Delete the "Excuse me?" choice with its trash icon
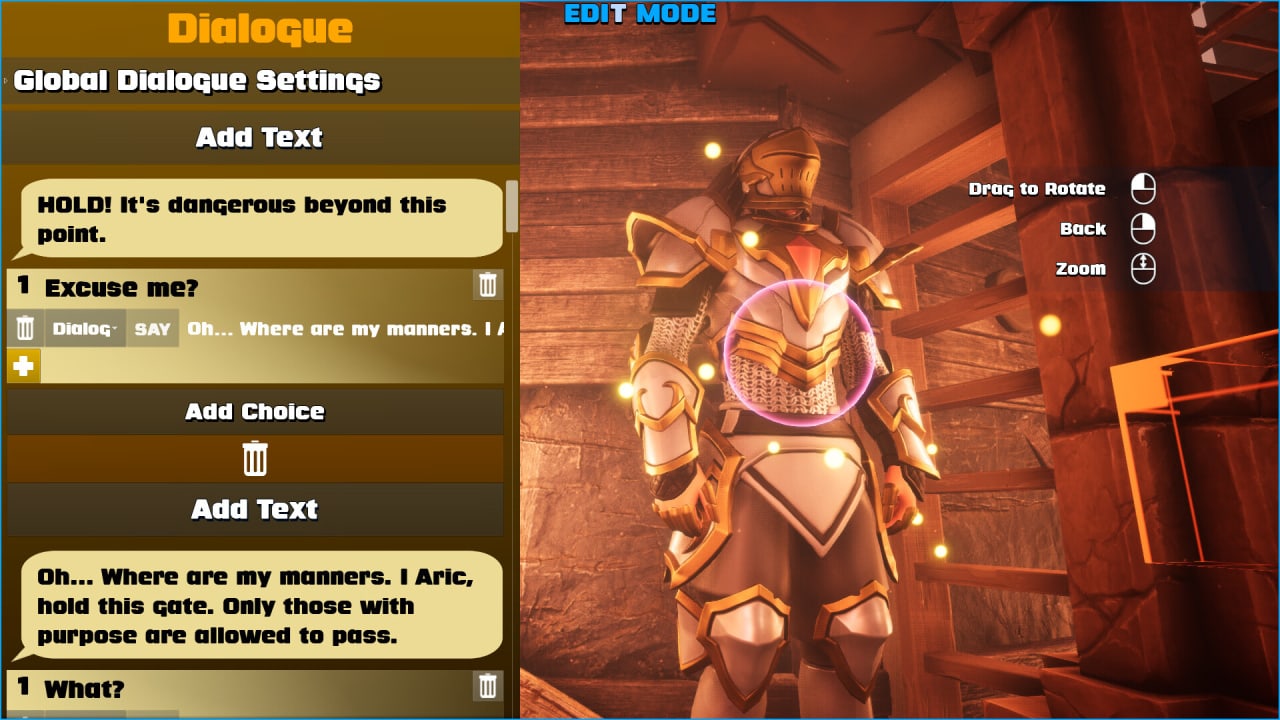This screenshot has width=1280, height=720. coord(488,285)
